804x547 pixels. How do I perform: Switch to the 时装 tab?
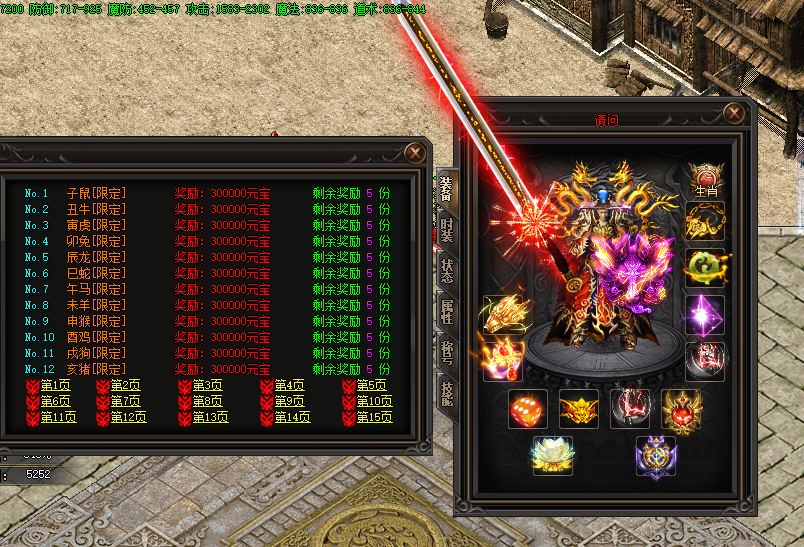click(x=446, y=232)
